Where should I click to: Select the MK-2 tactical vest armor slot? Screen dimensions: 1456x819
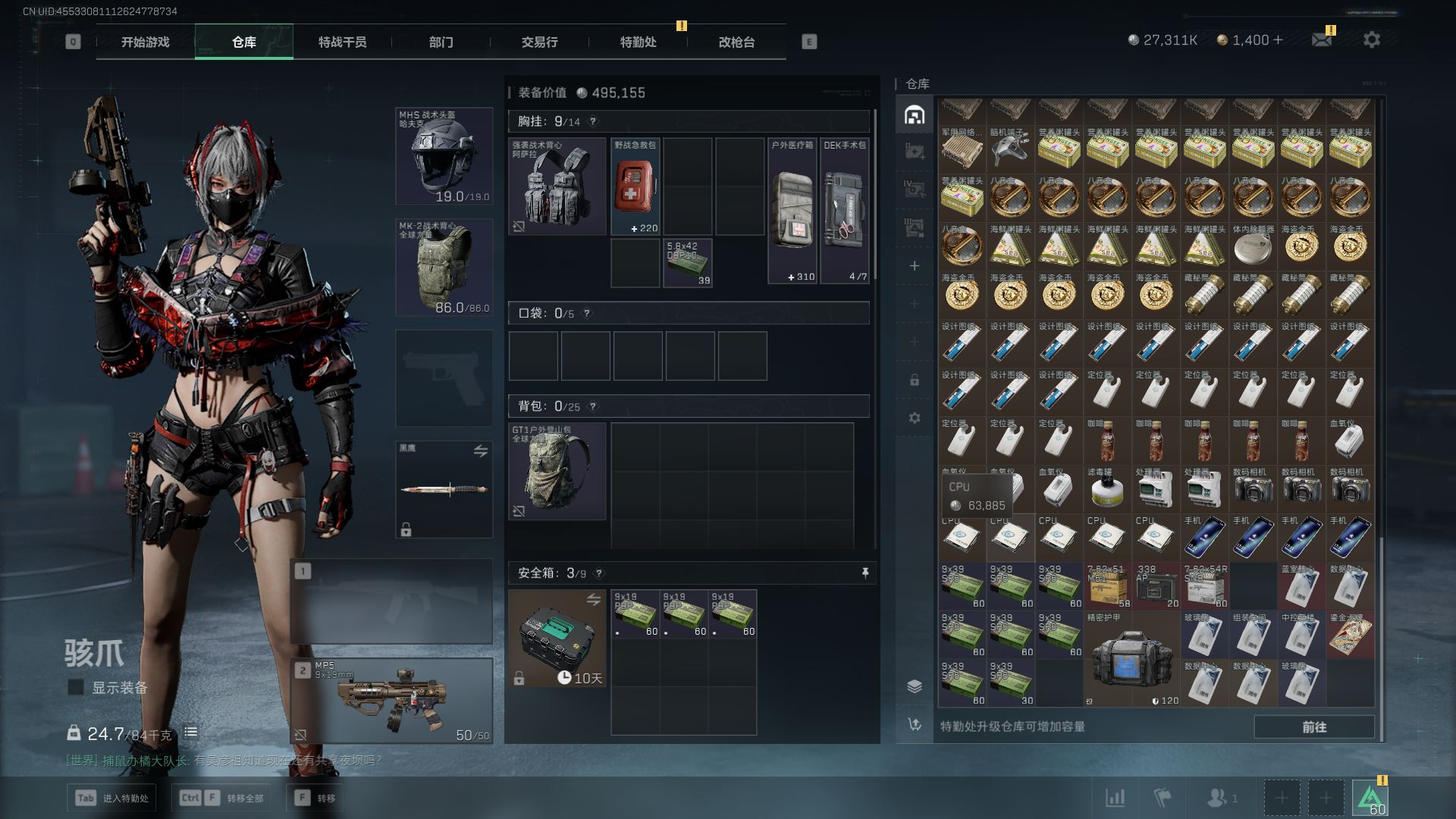tap(444, 268)
